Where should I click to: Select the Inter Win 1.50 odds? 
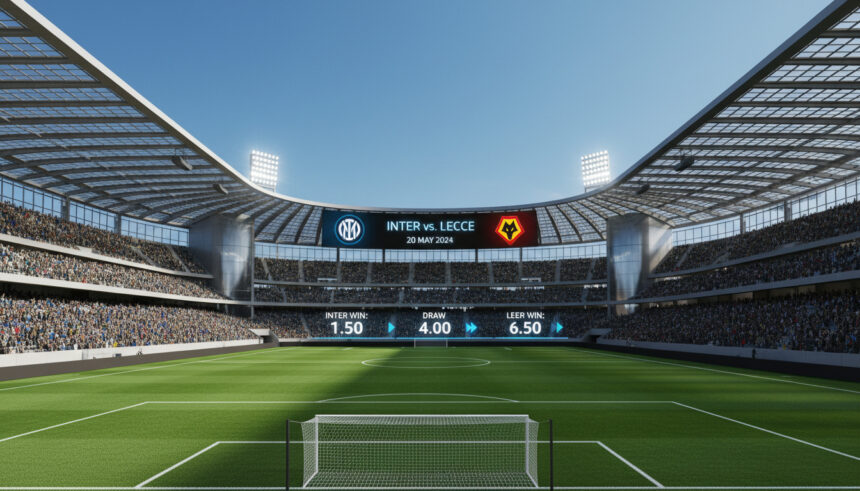click(347, 327)
